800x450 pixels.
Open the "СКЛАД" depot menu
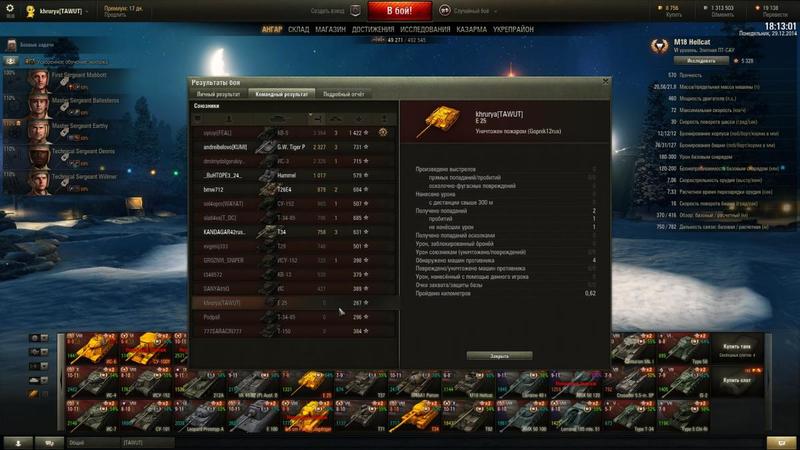click(x=299, y=29)
